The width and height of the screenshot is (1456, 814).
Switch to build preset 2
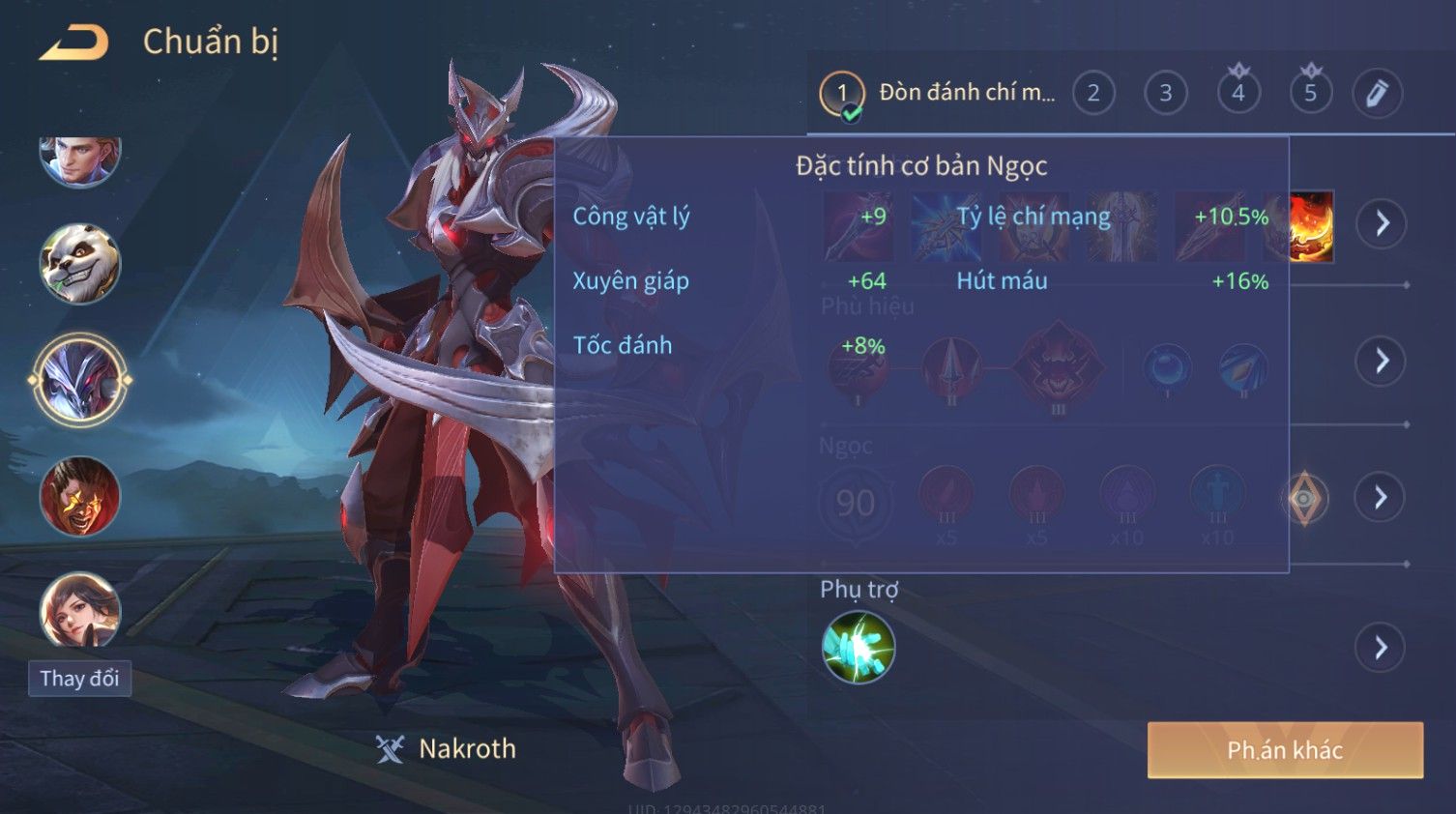pos(1093,93)
